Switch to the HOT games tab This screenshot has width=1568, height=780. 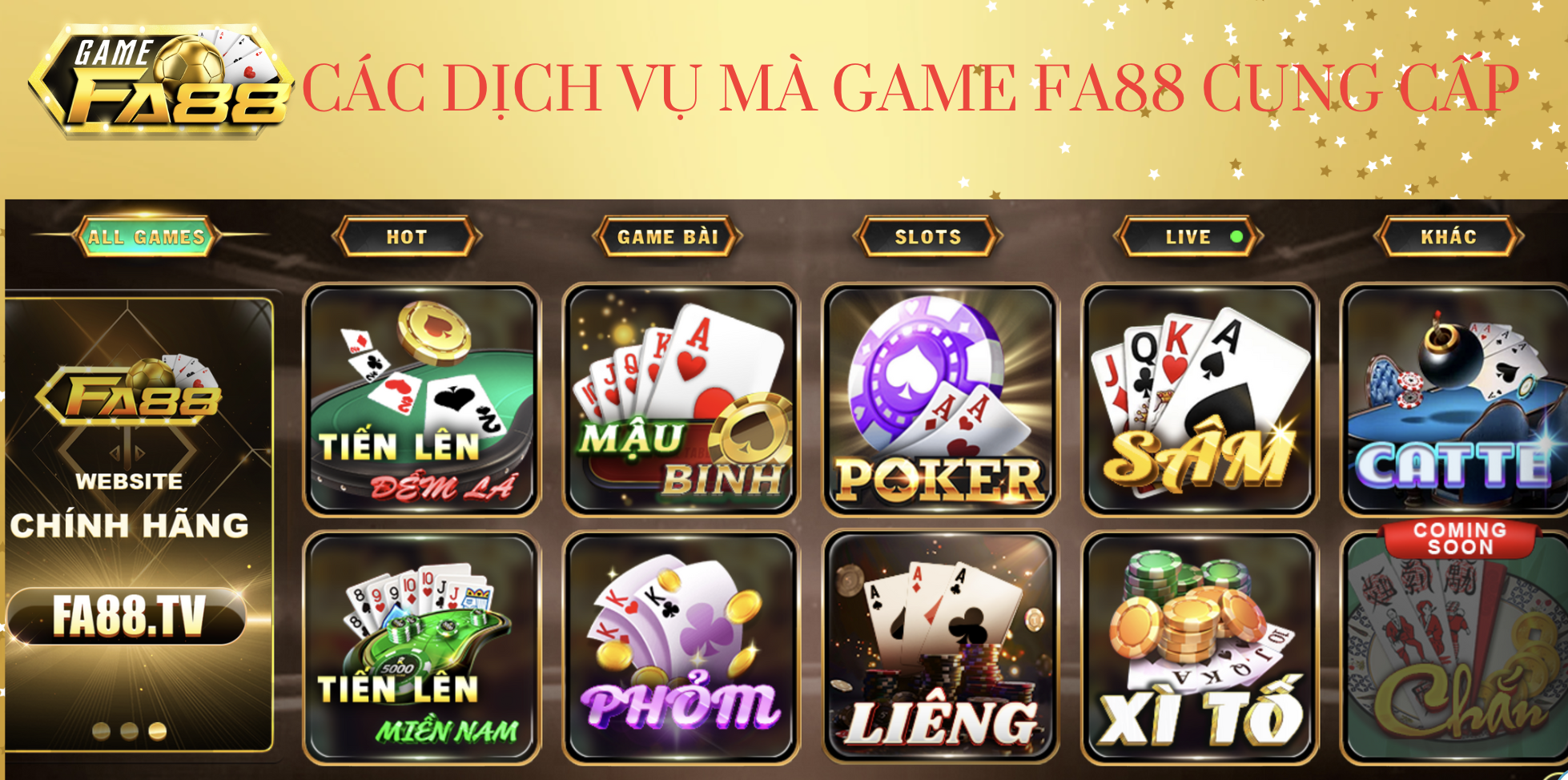pyautogui.click(x=407, y=236)
